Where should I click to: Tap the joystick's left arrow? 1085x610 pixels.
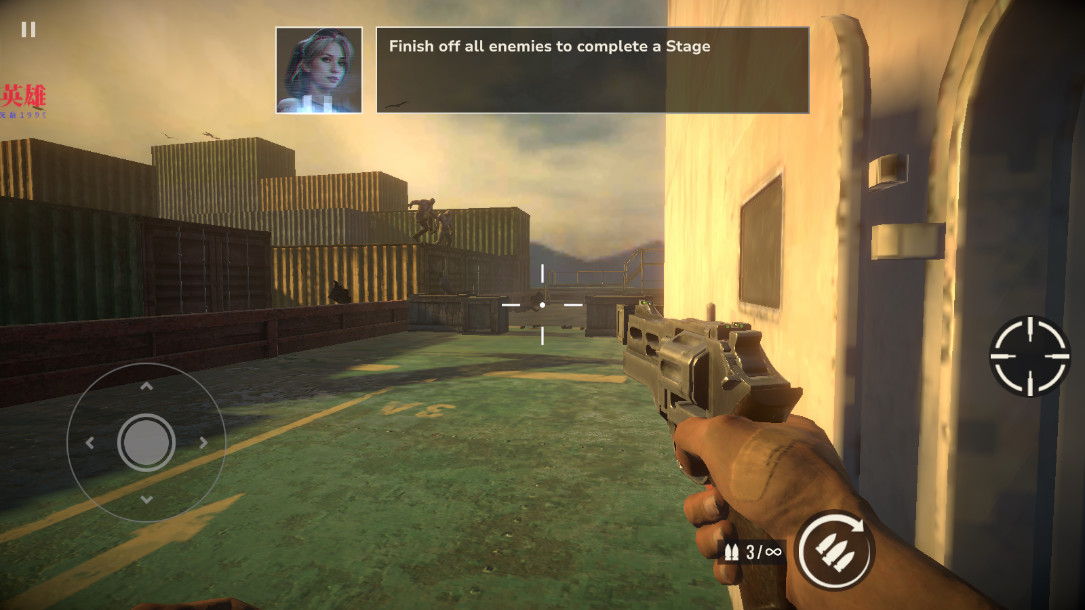tap(89, 442)
